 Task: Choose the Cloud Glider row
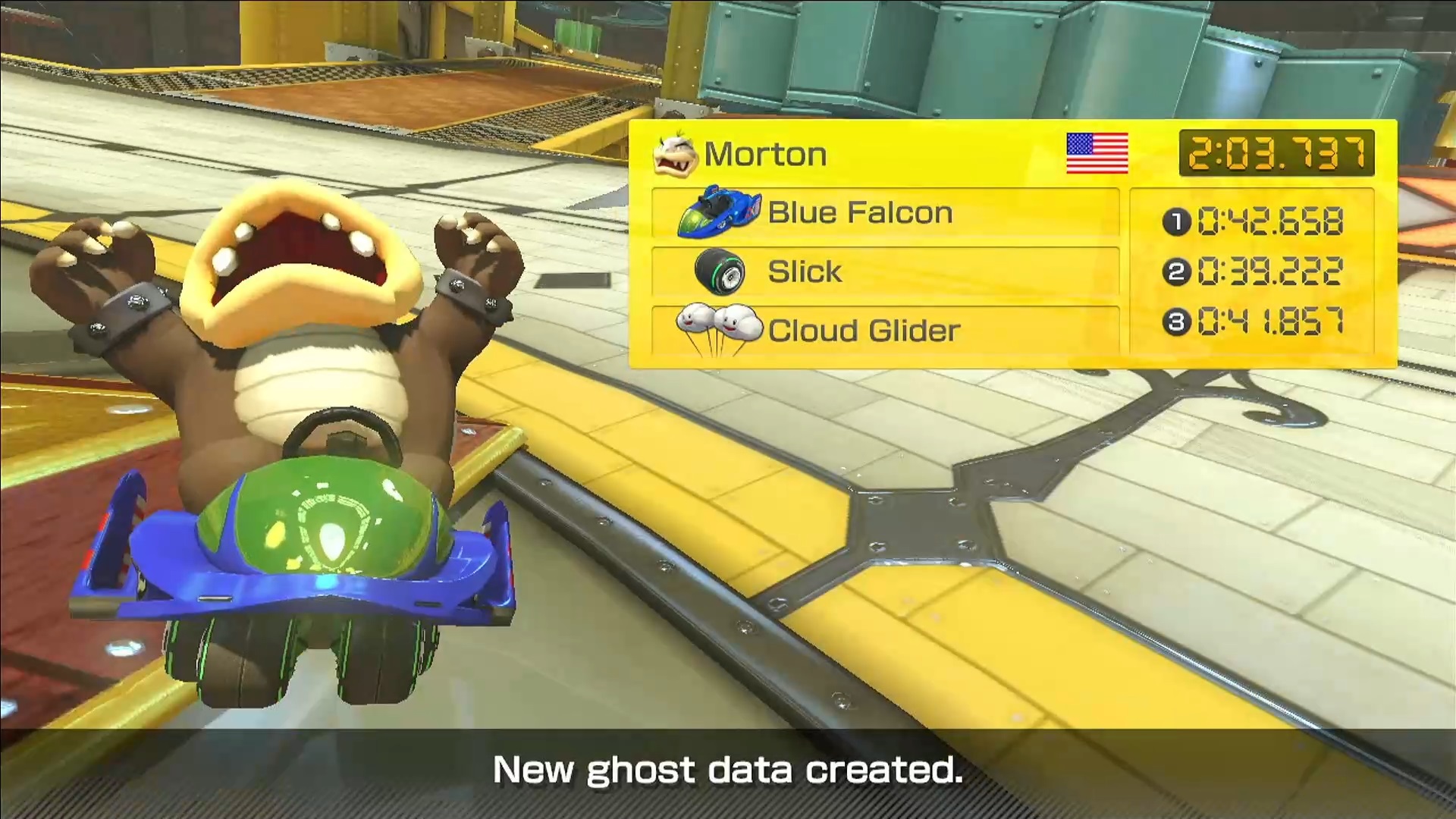pyautogui.click(x=885, y=331)
